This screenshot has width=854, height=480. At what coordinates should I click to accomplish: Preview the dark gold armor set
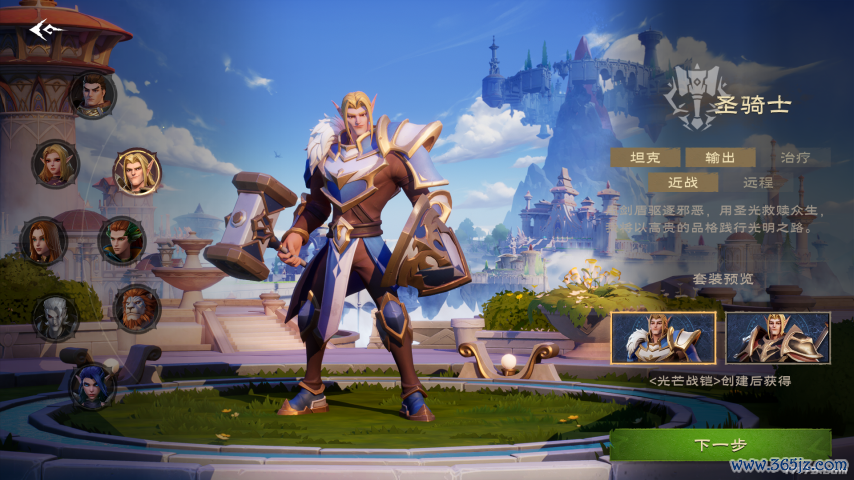click(x=777, y=338)
